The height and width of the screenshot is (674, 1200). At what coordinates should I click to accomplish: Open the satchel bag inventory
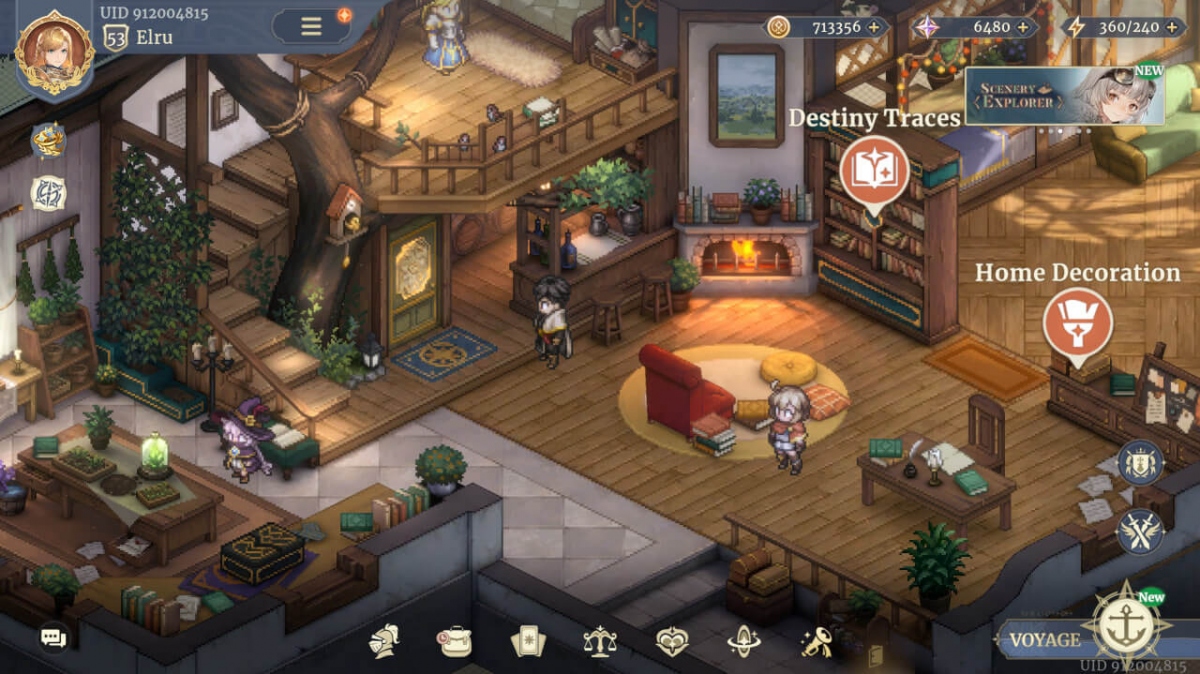[456, 640]
